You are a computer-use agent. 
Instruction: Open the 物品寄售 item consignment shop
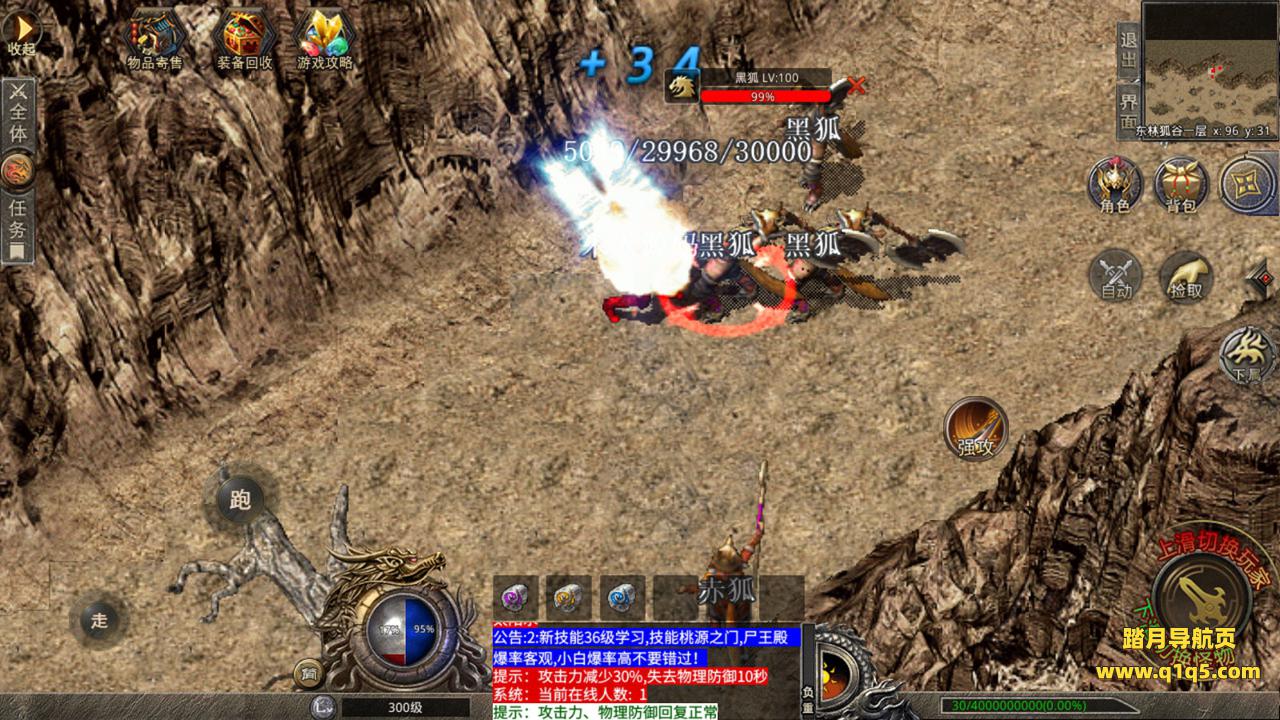click(x=155, y=40)
